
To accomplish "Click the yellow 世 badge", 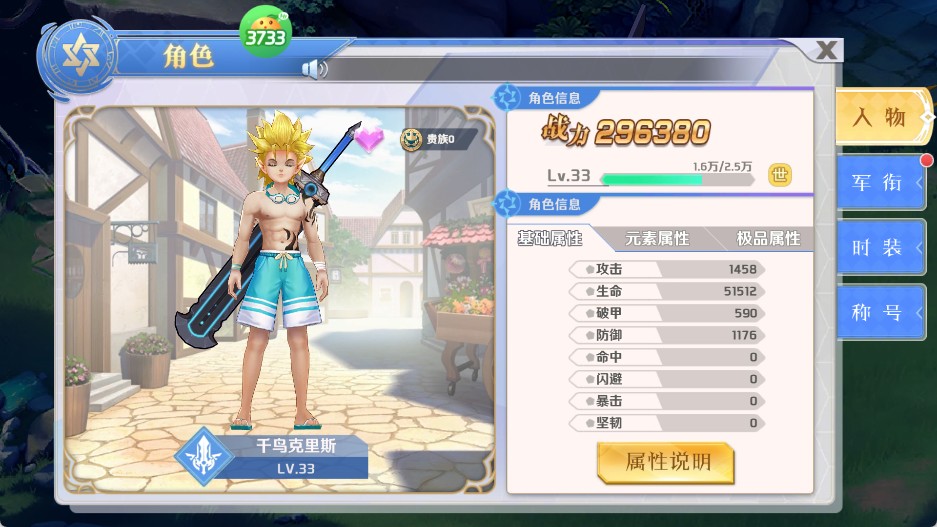I will (780, 175).
